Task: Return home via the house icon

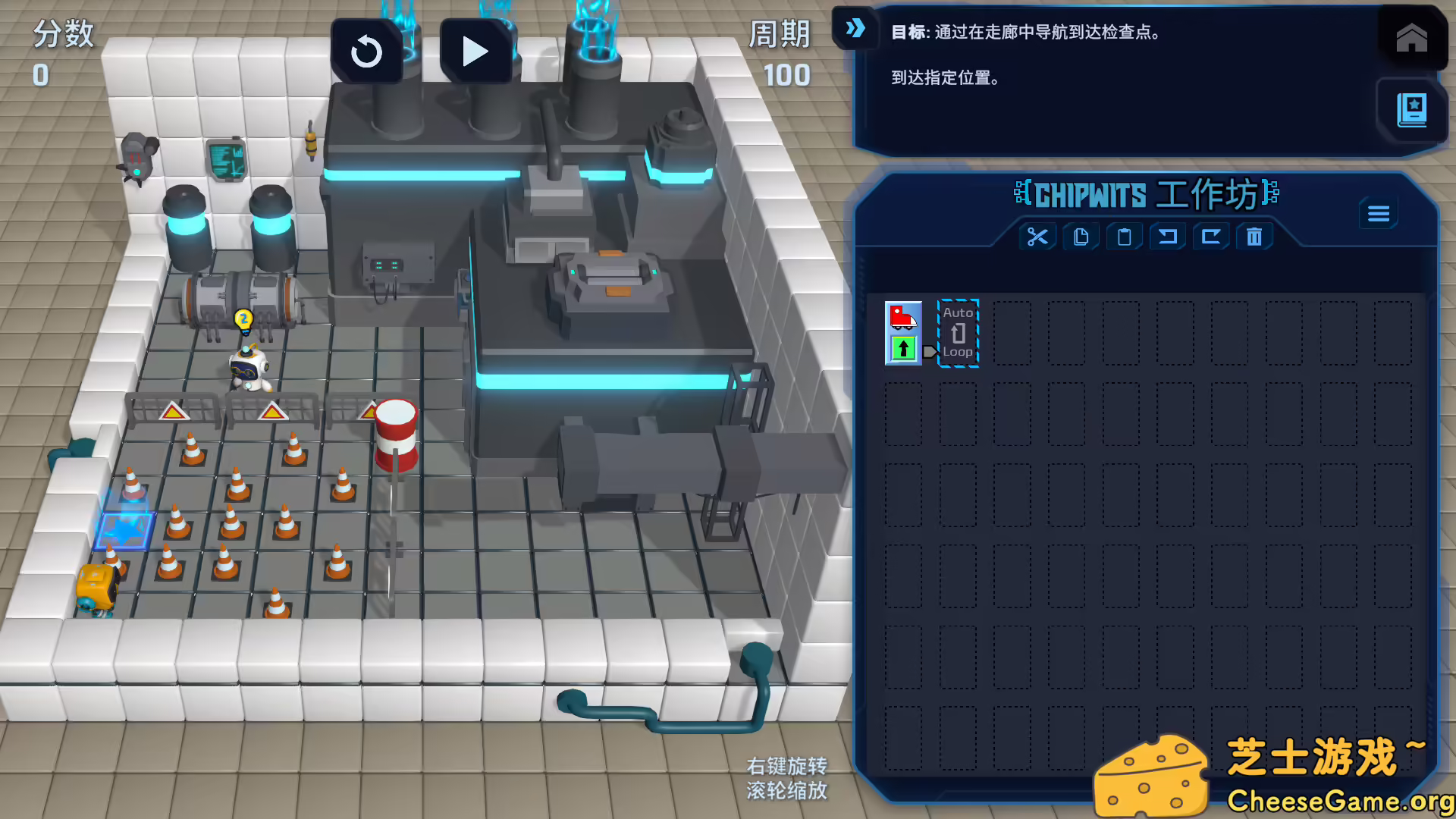Action: (x=1410, y=38)
